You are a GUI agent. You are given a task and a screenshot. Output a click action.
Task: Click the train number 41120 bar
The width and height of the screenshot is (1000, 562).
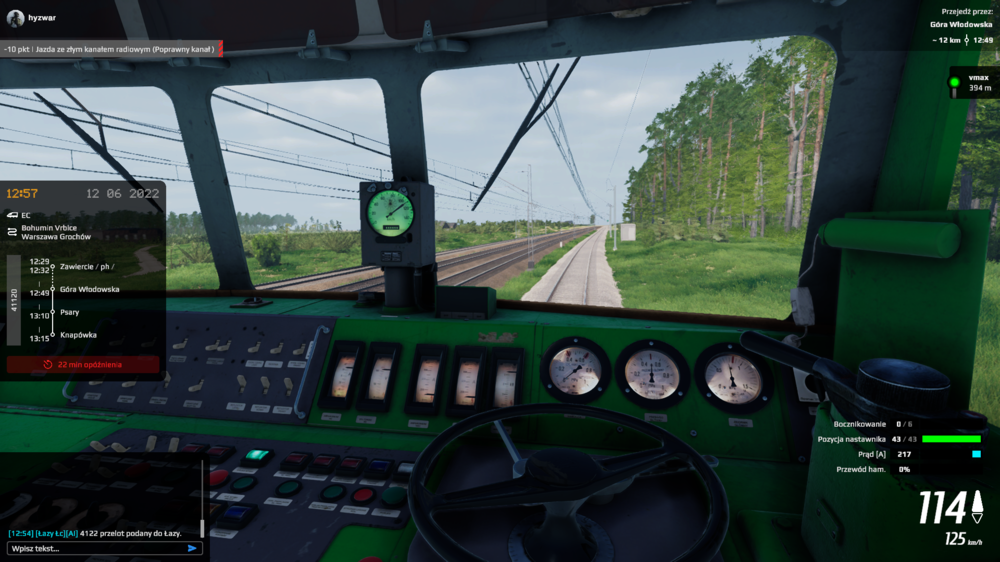(x=14, y=298)
